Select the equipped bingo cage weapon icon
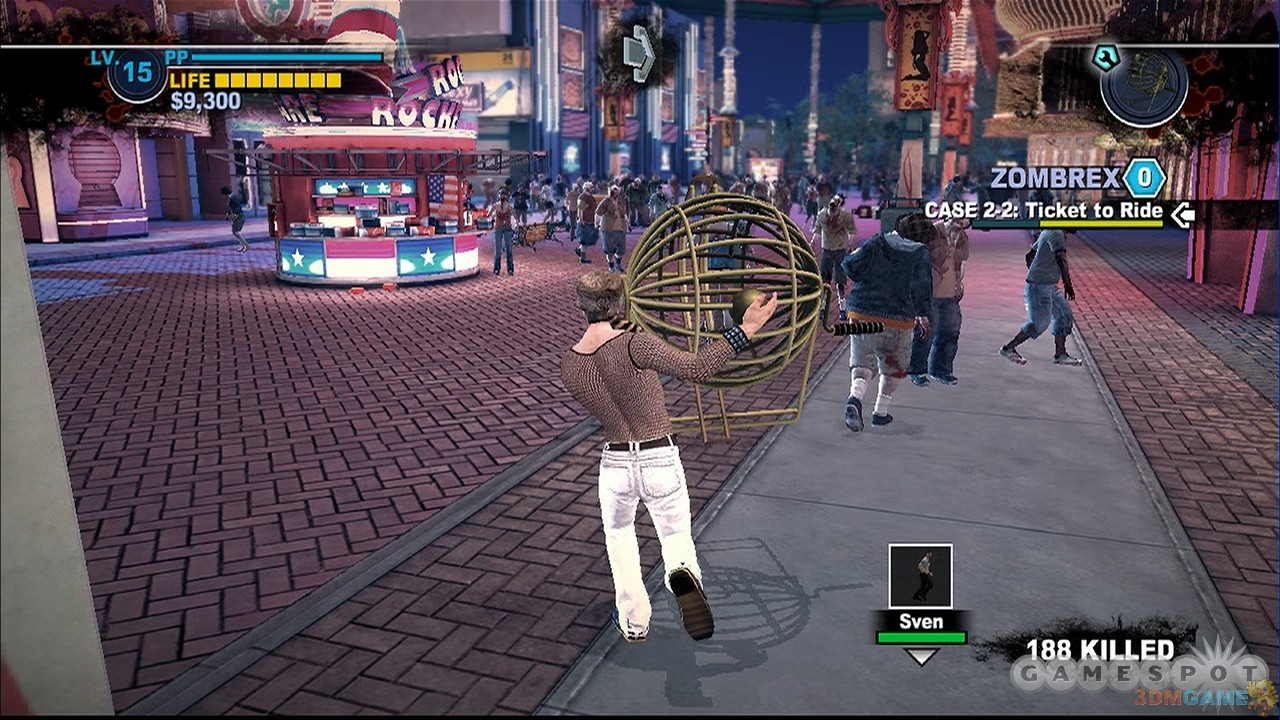 pyautogui.click(x=1144, y=81)
